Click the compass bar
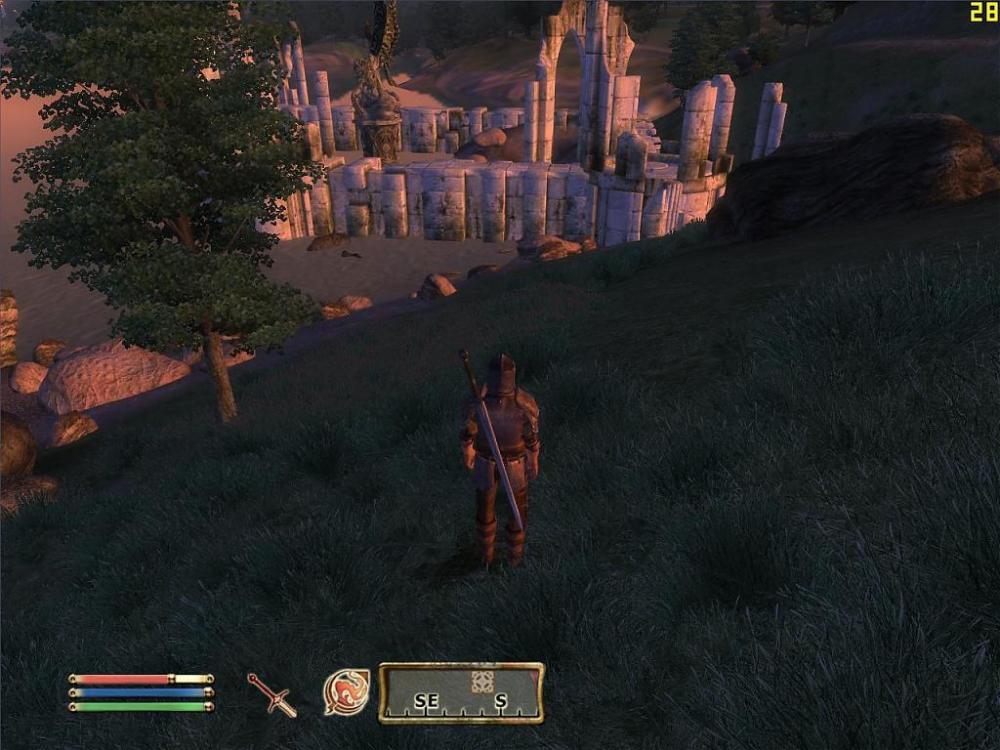The image size is (1000, 750). pyautogui.click(x=461, y=693)
